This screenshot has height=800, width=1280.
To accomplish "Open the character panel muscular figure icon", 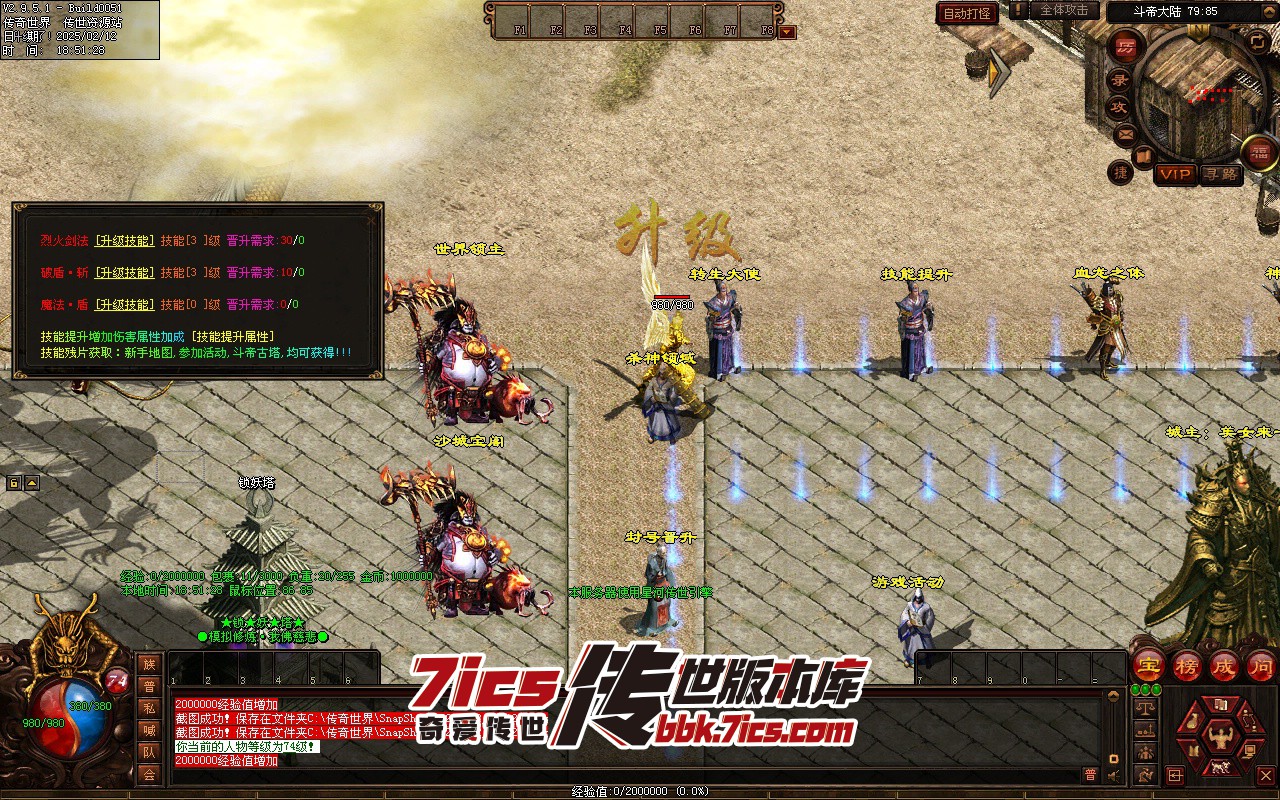I will tap(1219, 738).
